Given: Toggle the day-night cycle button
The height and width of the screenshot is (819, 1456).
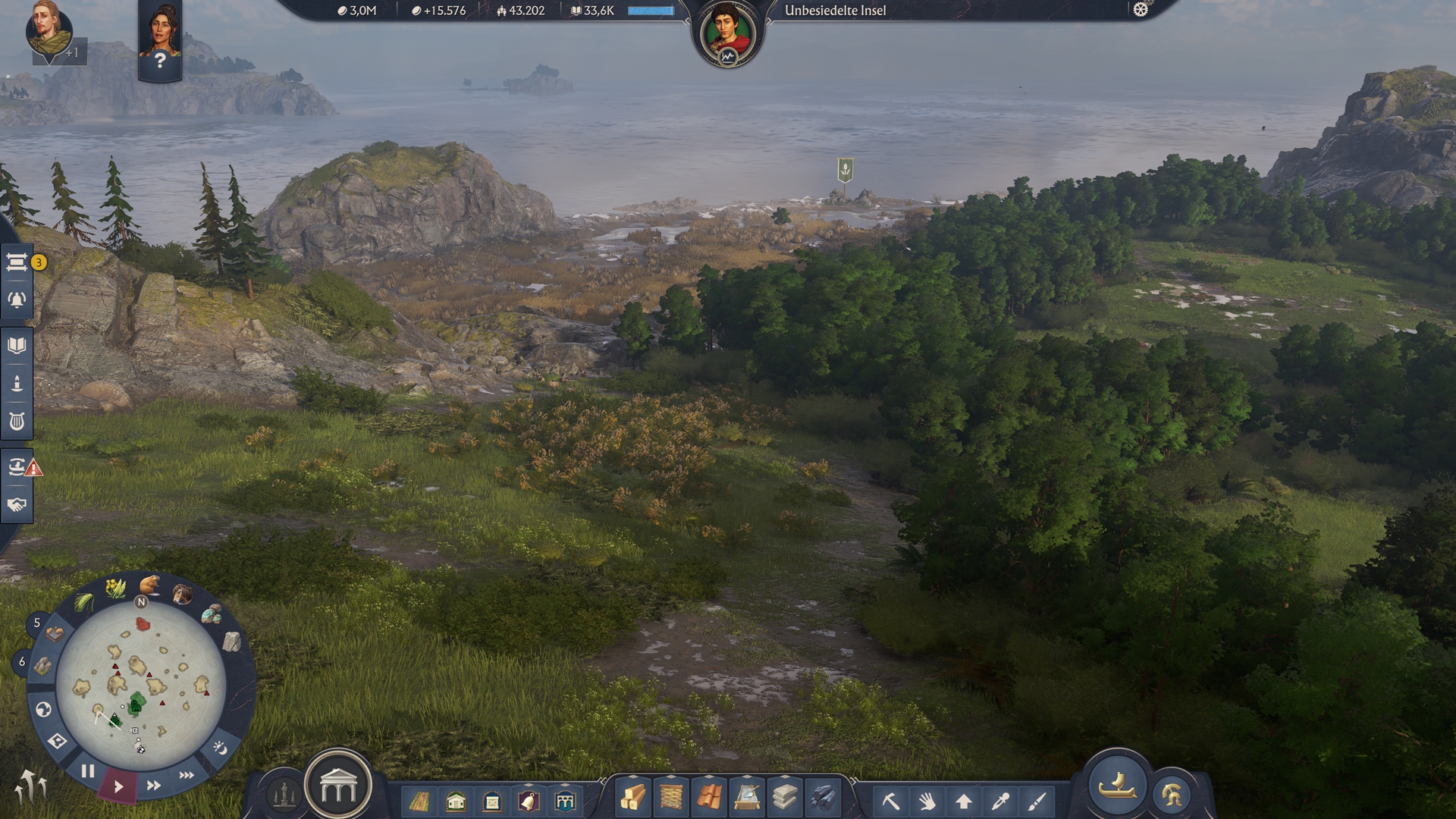Looking at the screenshot, I should (x=220, y=748).
